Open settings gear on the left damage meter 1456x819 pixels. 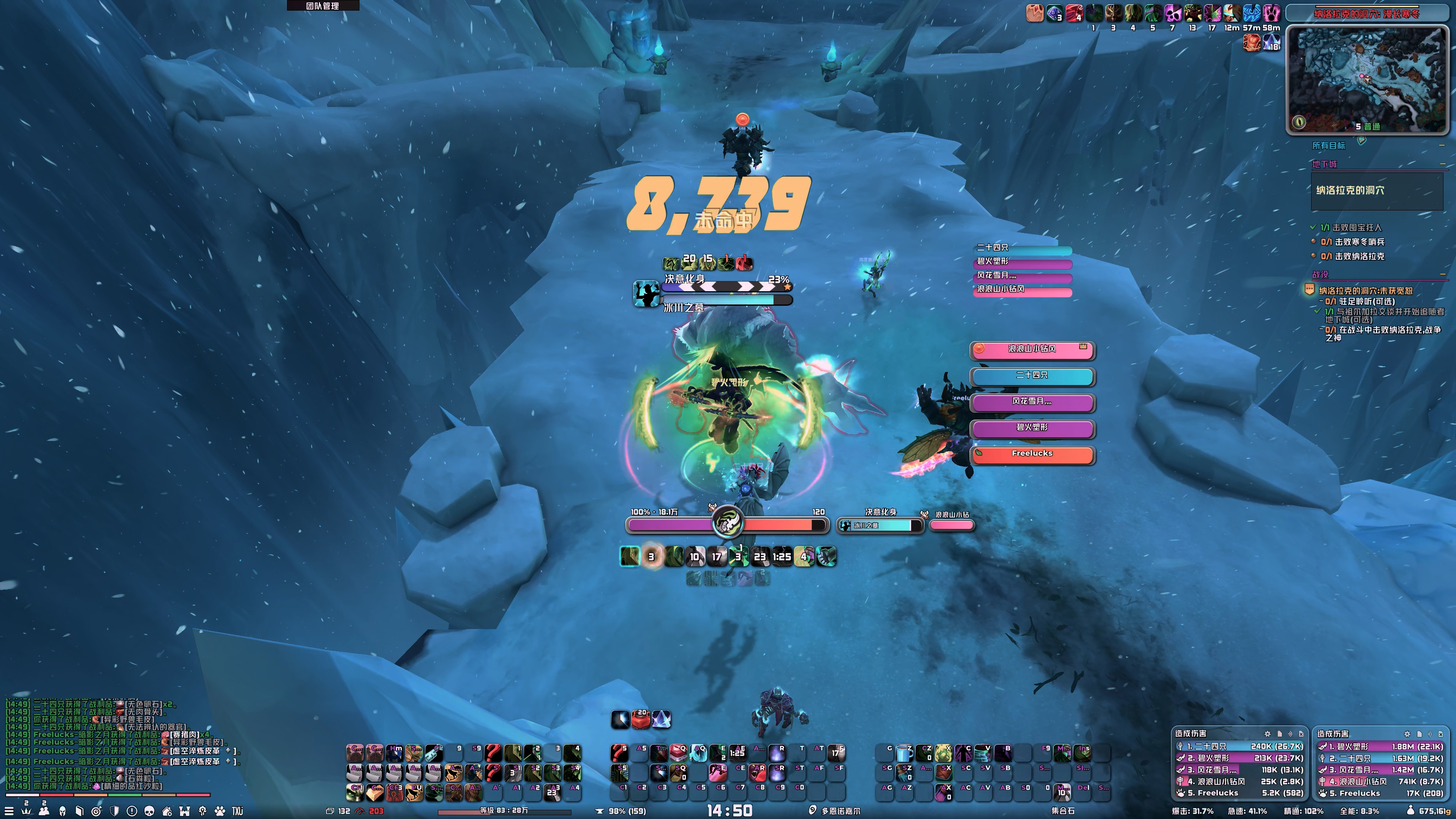point(1267,734)
